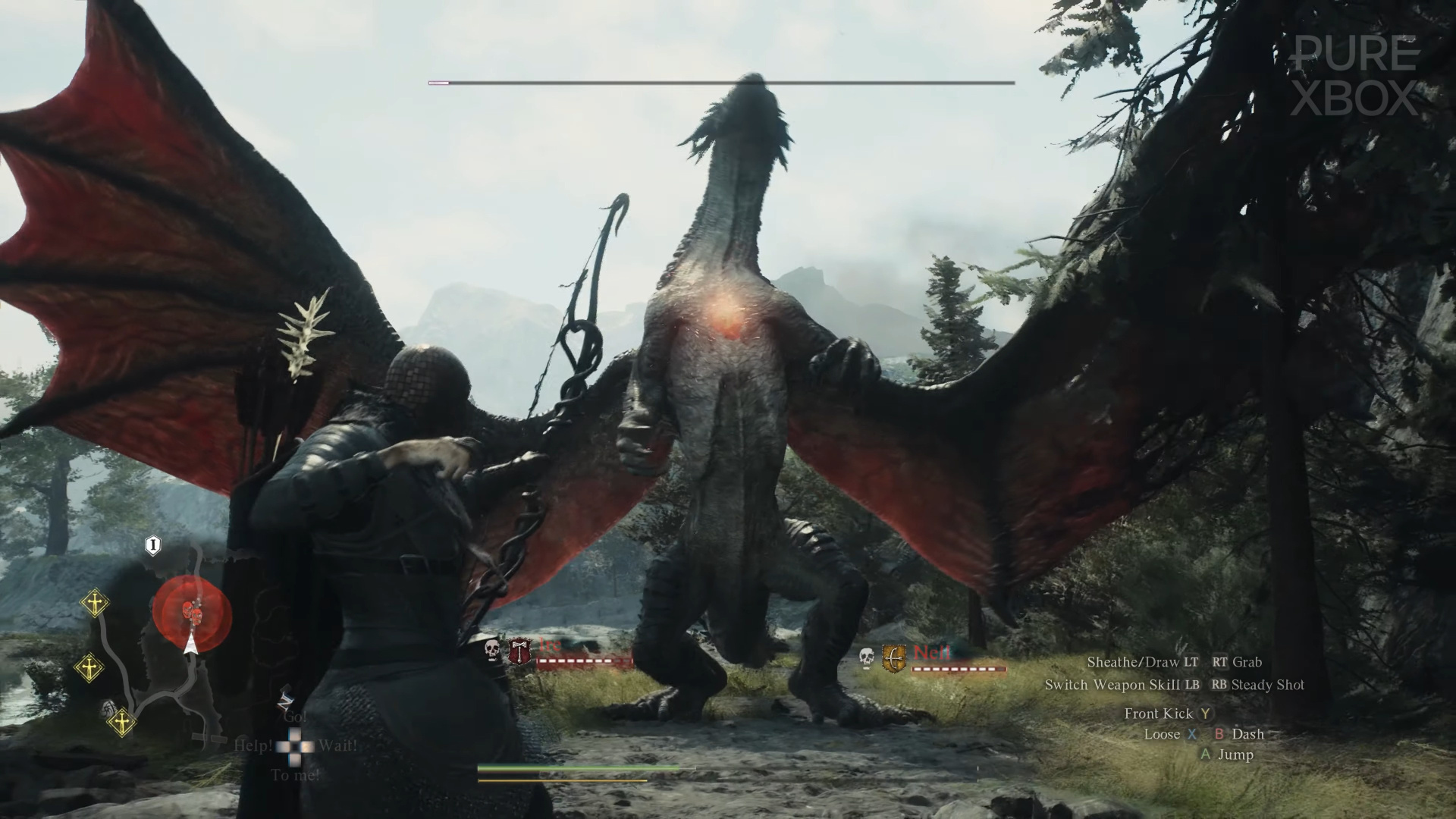Select the Help! option on the command pad
Screen dimensions: 1456x819
point(255,745)
